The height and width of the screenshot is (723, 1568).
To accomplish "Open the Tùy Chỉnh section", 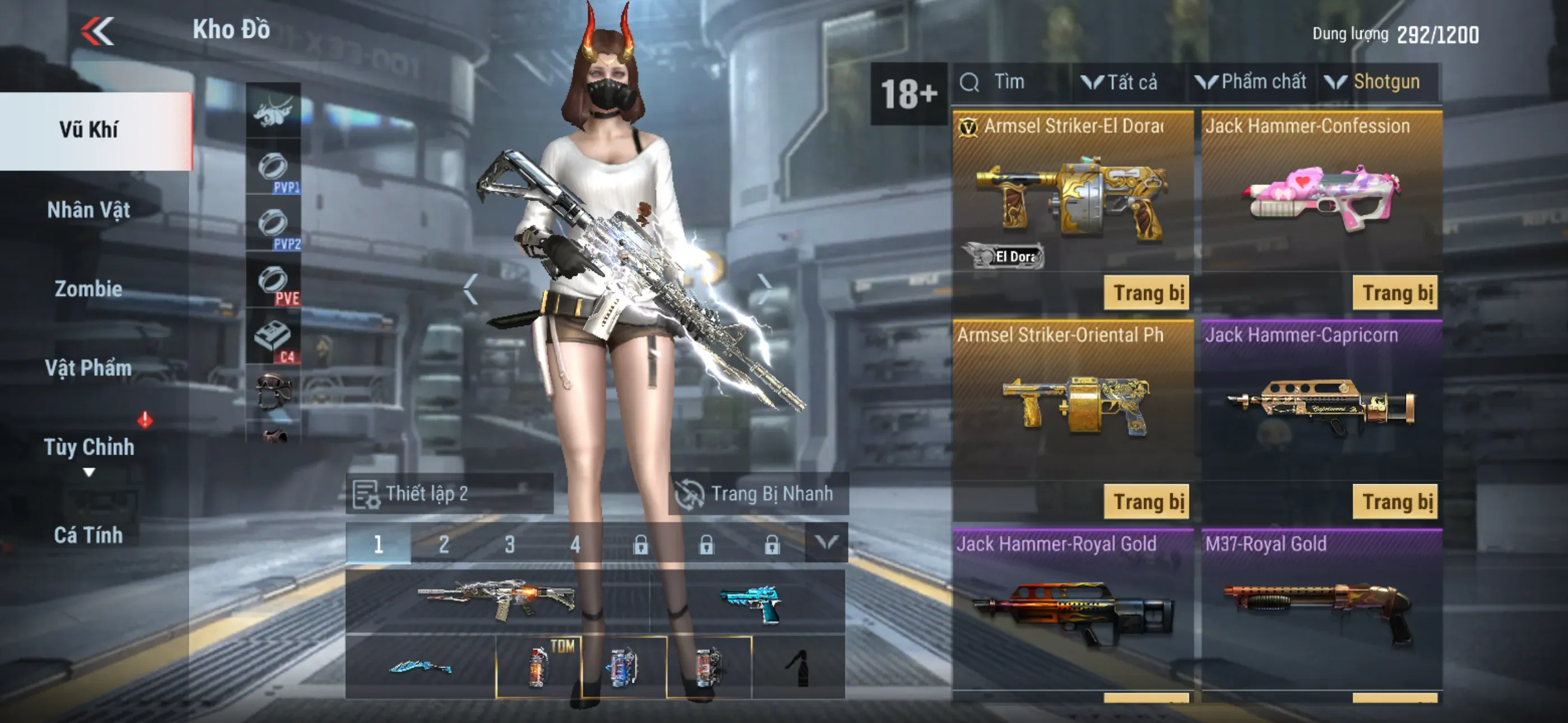I will tap(89, 447).
